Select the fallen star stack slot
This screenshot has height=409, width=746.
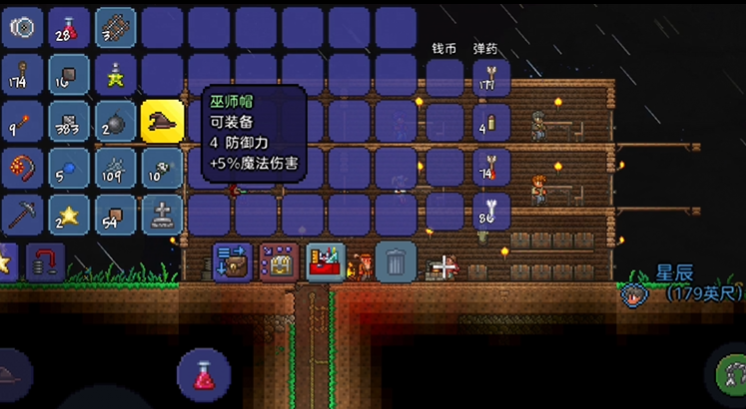(x=68, y=215)
